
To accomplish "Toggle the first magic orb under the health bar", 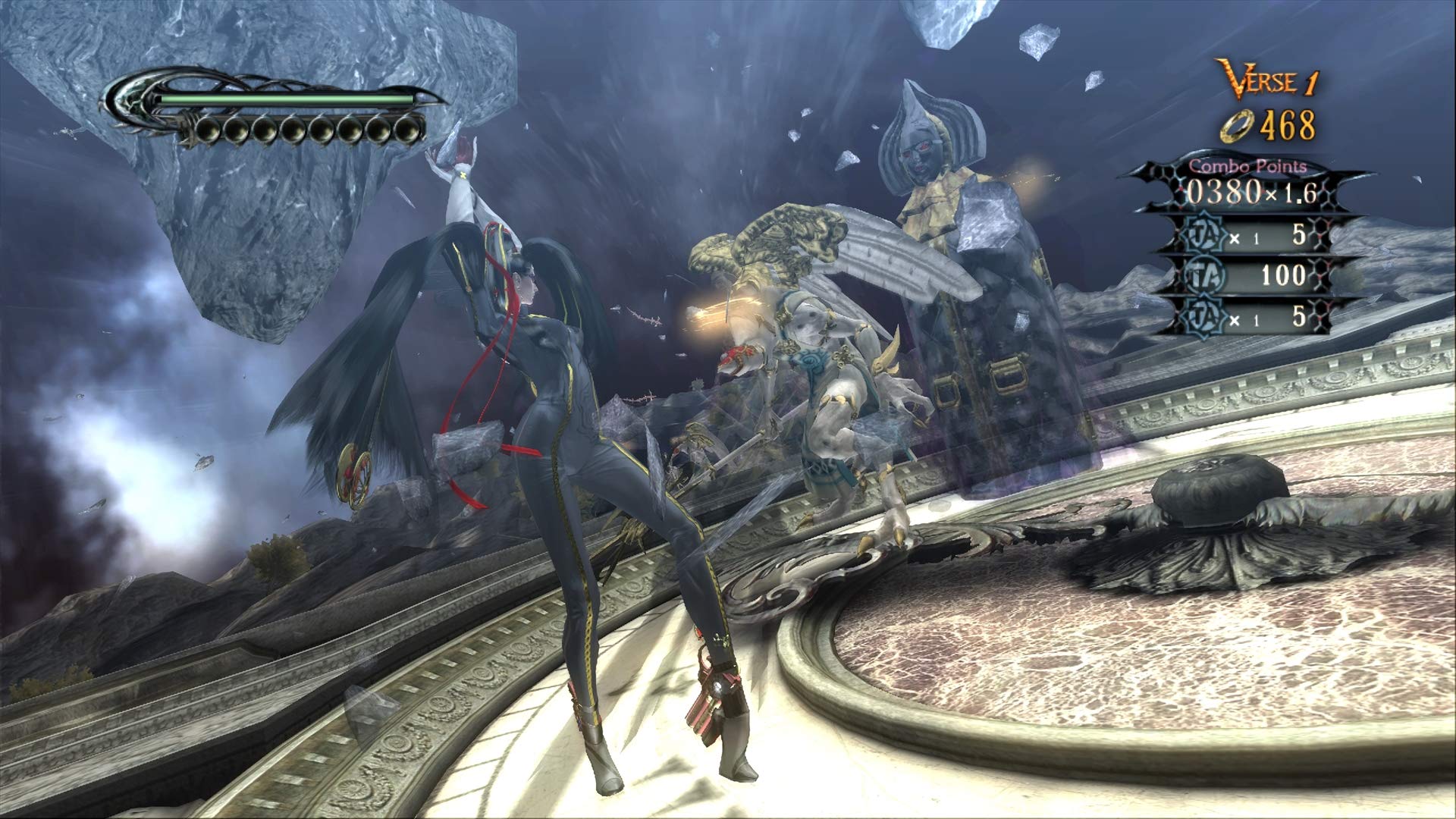I will pos(209,129).
